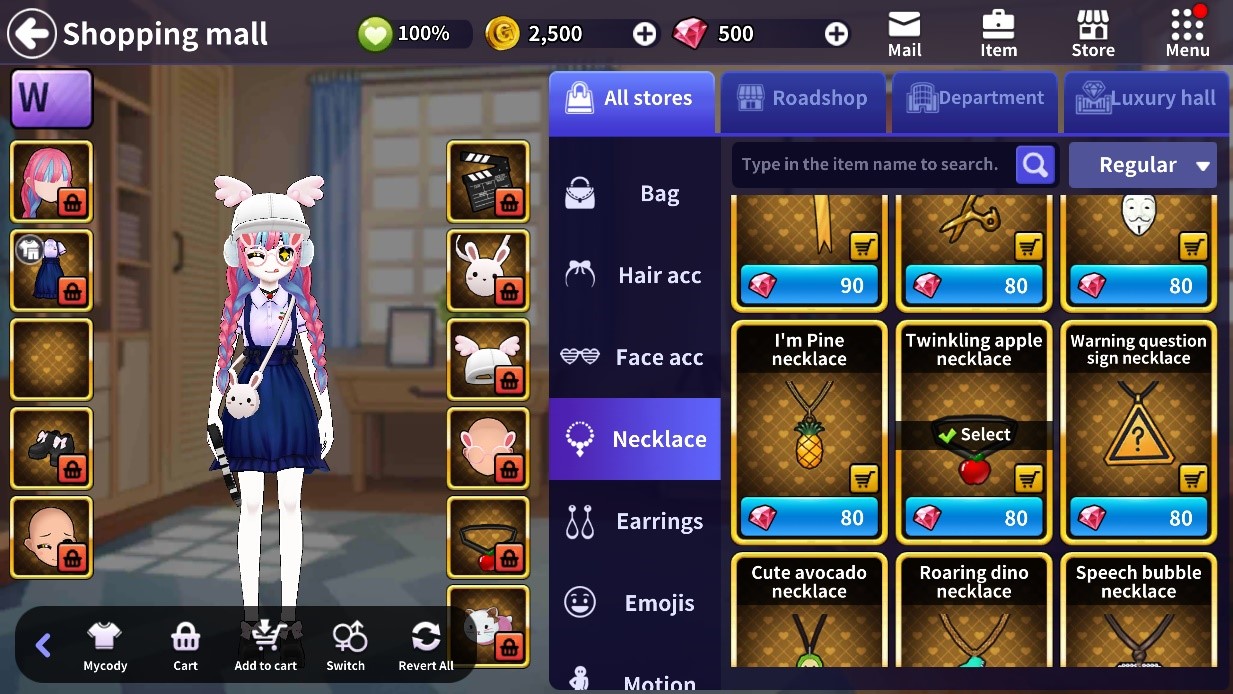Open Mycody outfits
The width and height of the screenshot is (1233, 694).
[x=105, y=645]
